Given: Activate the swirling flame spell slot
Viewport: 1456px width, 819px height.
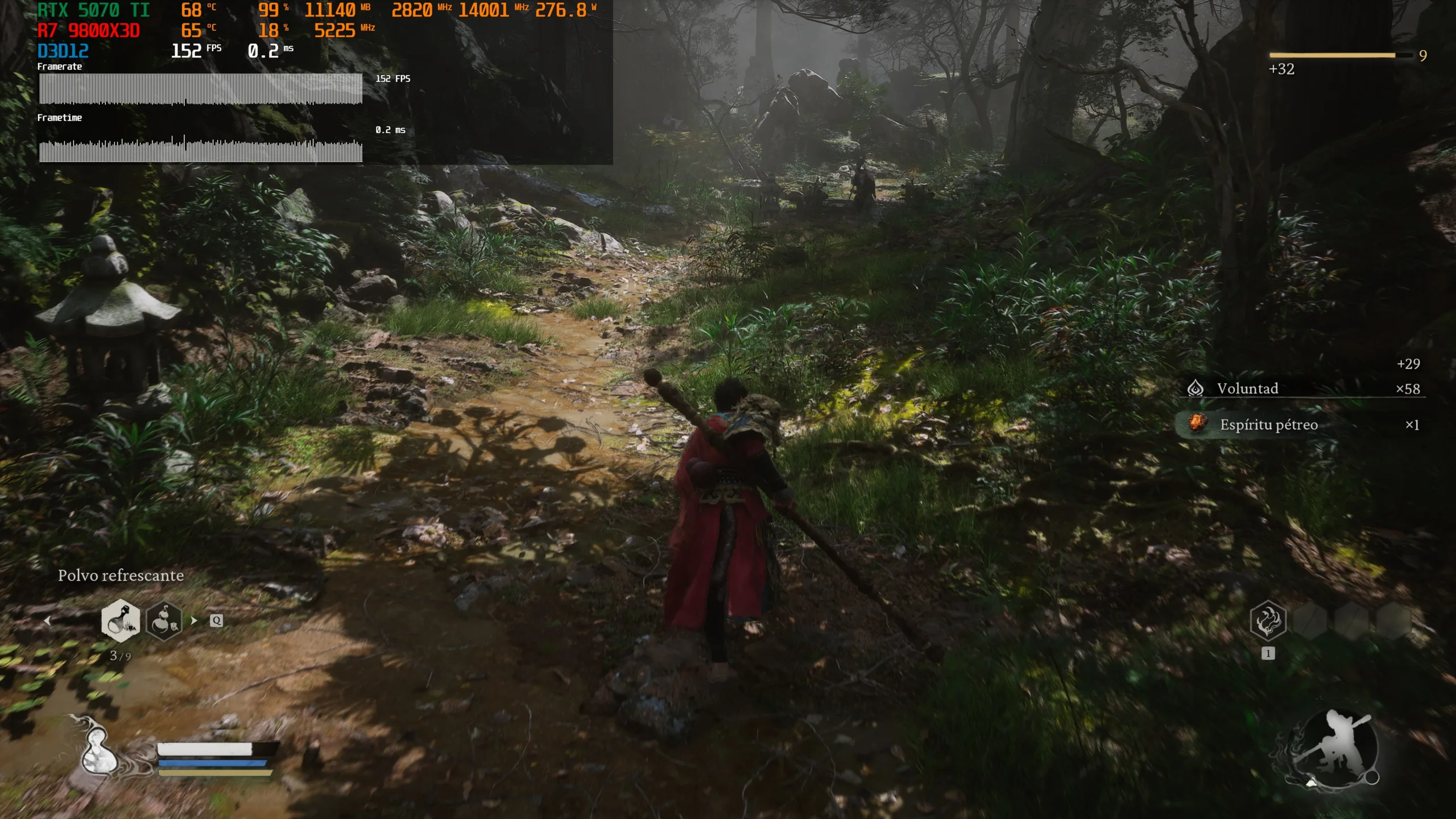Looking at the screenshot, I should click(1268, 621).
